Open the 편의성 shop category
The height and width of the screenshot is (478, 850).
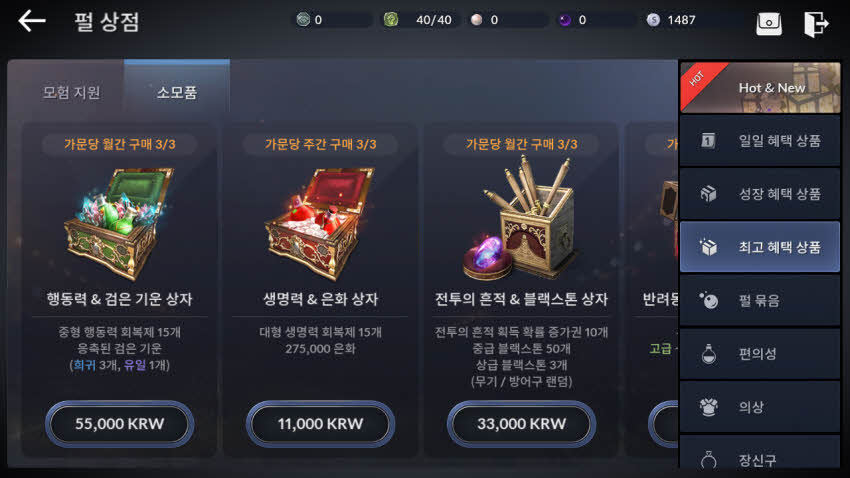pos(760,354)
